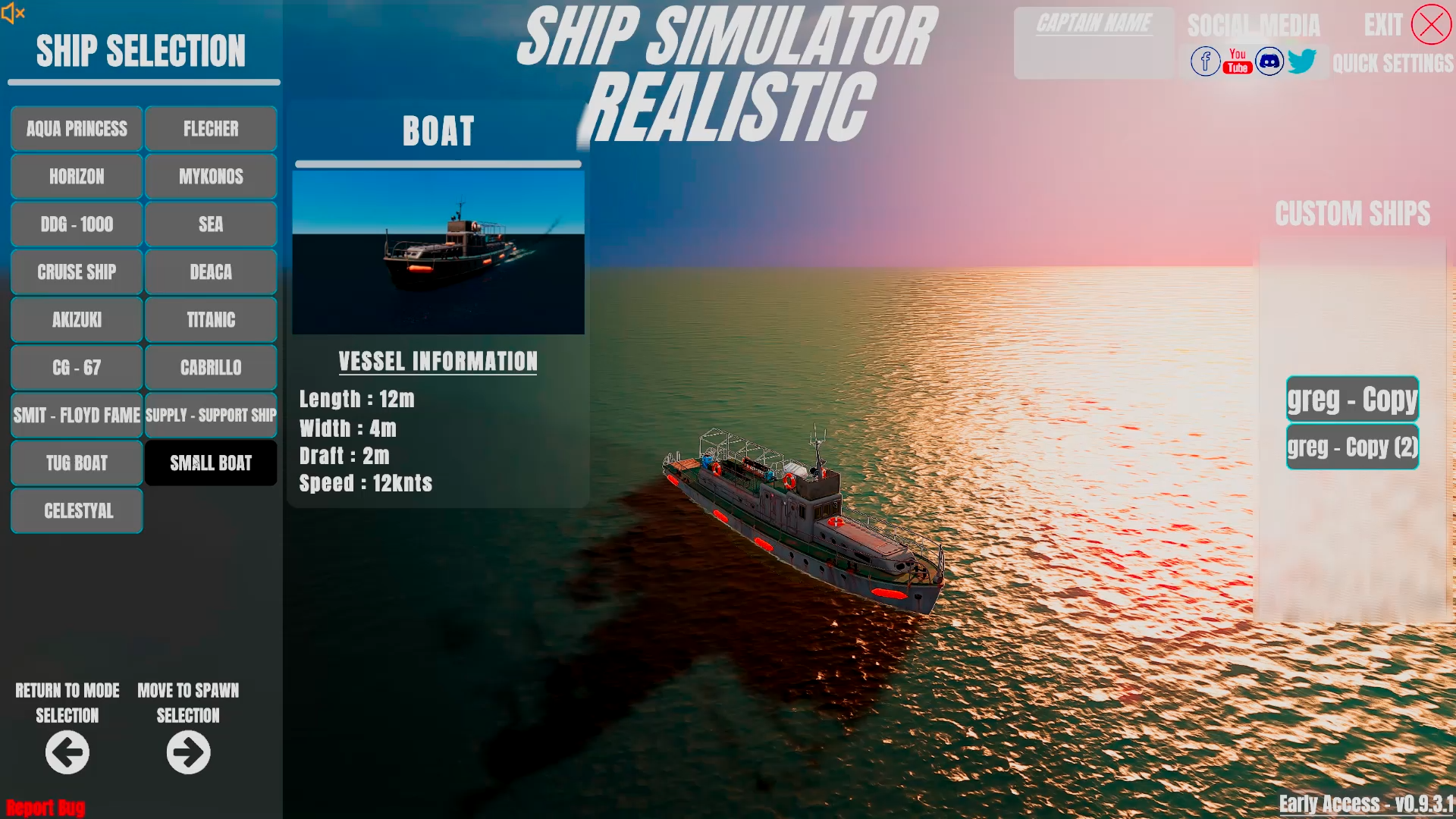The image size is (1456, 819).
Task: Select the Tug Boat
Action: (x=76, y=463)
